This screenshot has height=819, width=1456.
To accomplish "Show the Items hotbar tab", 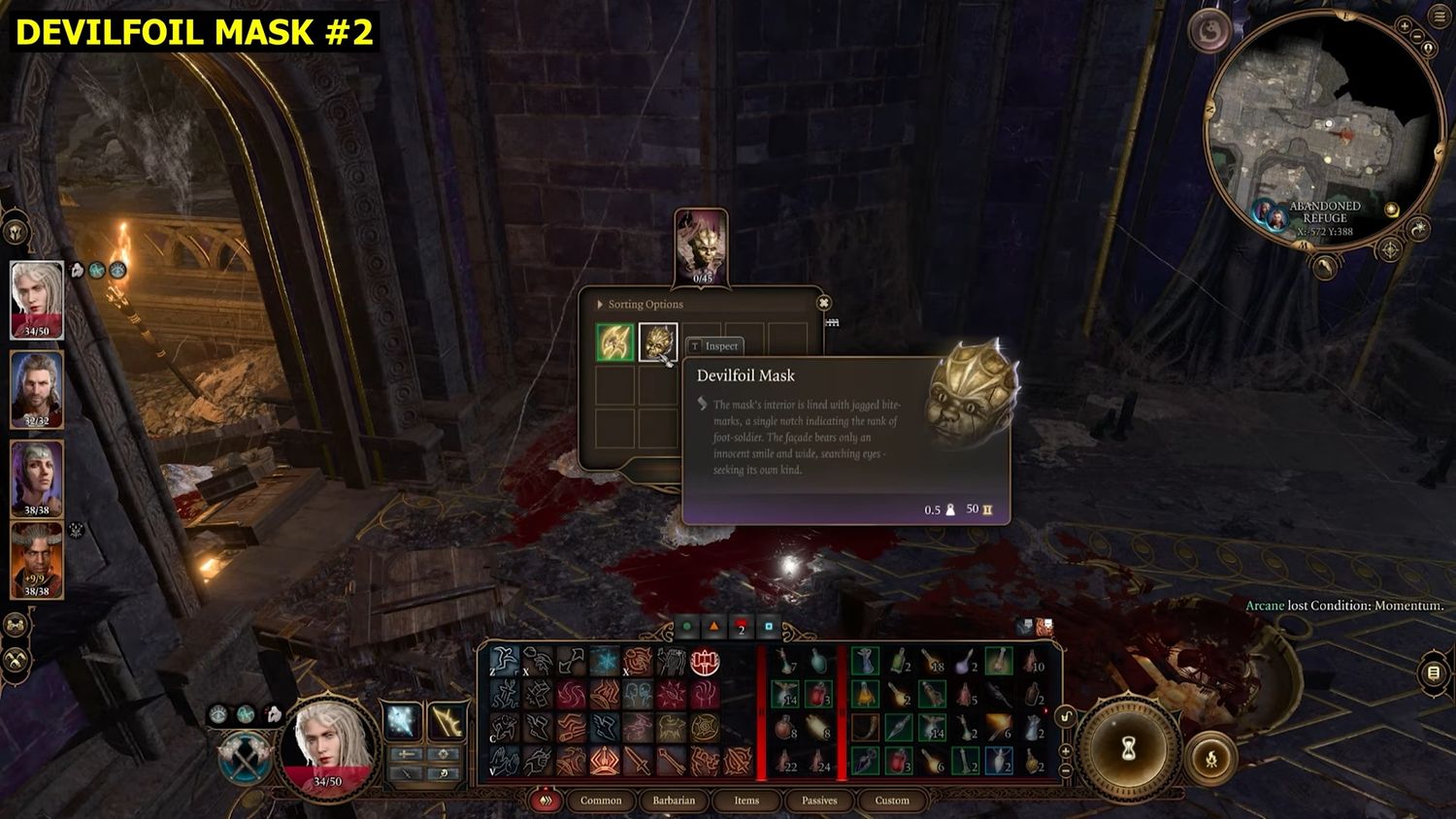I will (x=746, y=801).
